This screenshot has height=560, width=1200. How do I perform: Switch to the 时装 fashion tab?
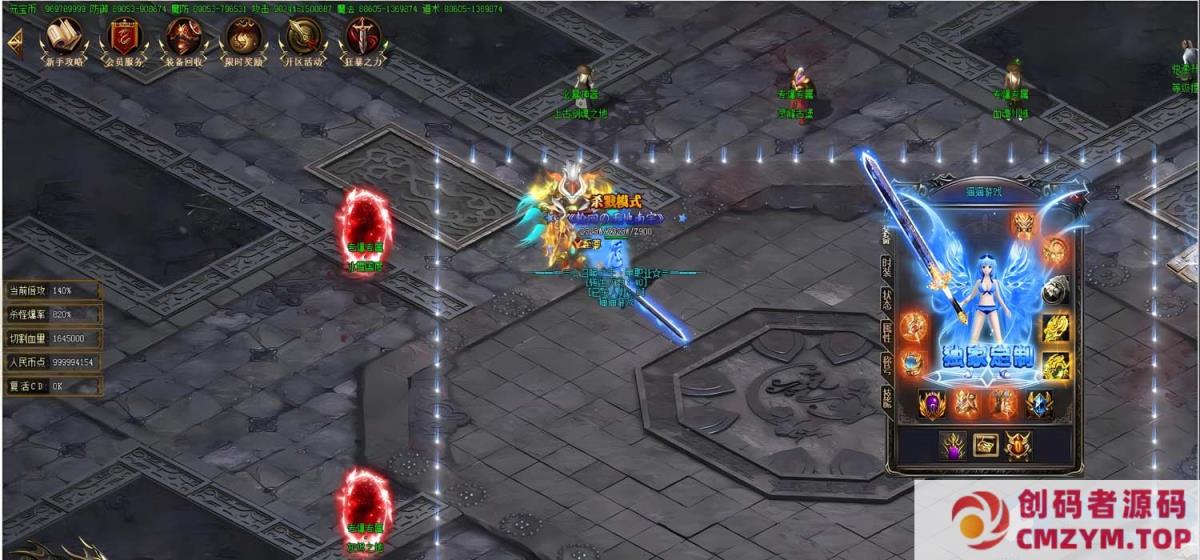[x=887, y=266]
